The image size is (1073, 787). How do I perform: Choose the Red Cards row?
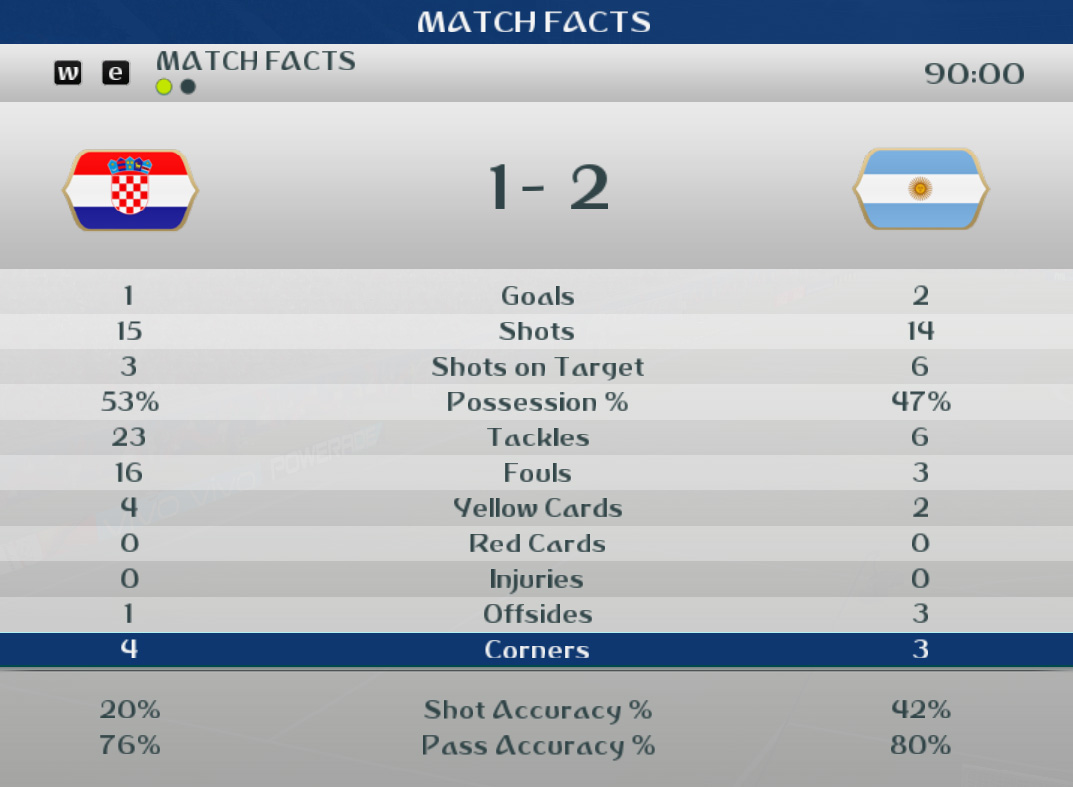(x=537, y=544)
